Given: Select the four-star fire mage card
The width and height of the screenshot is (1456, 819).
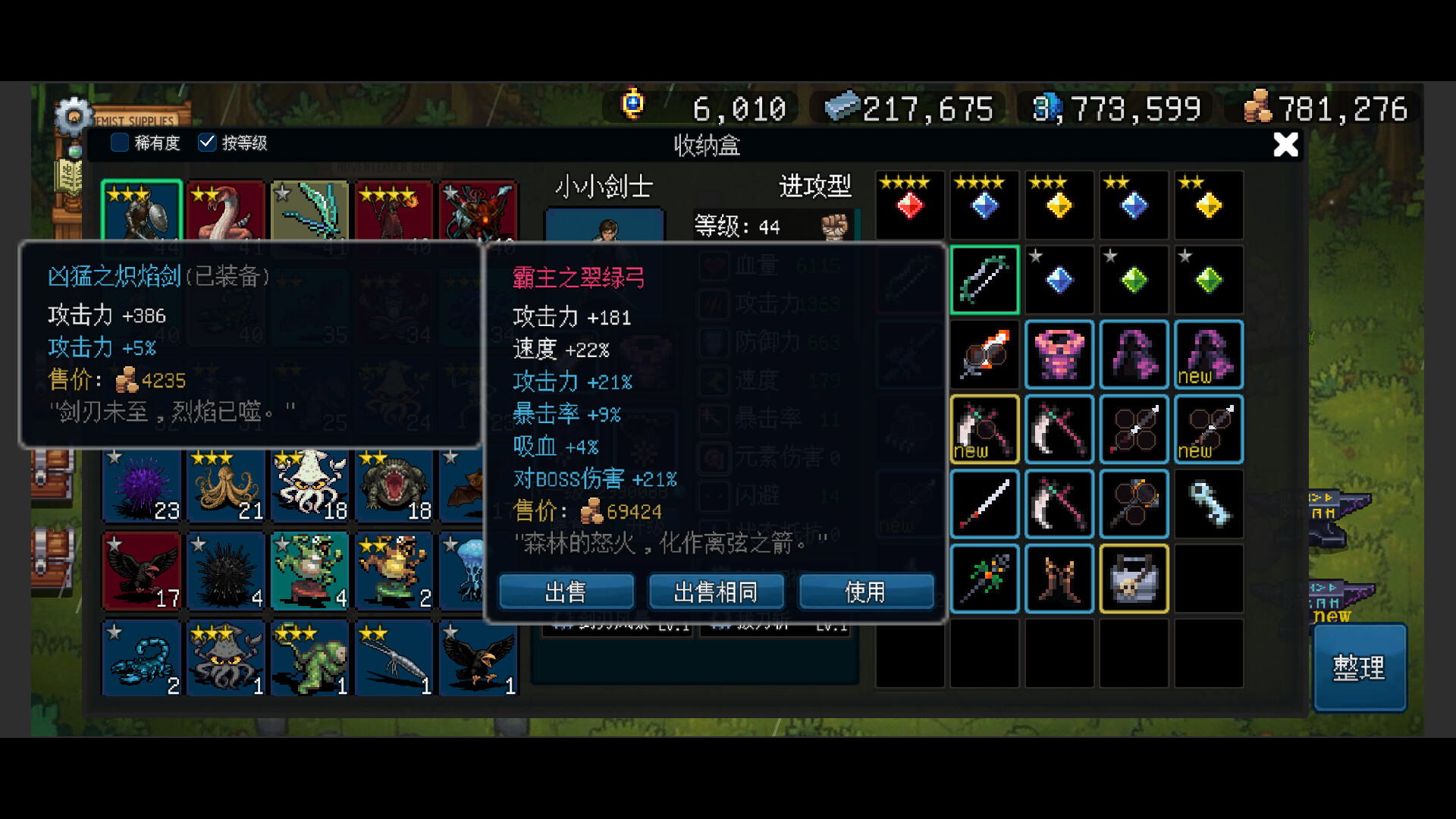Looking at the screenshot, I should [x=394, y=216].
